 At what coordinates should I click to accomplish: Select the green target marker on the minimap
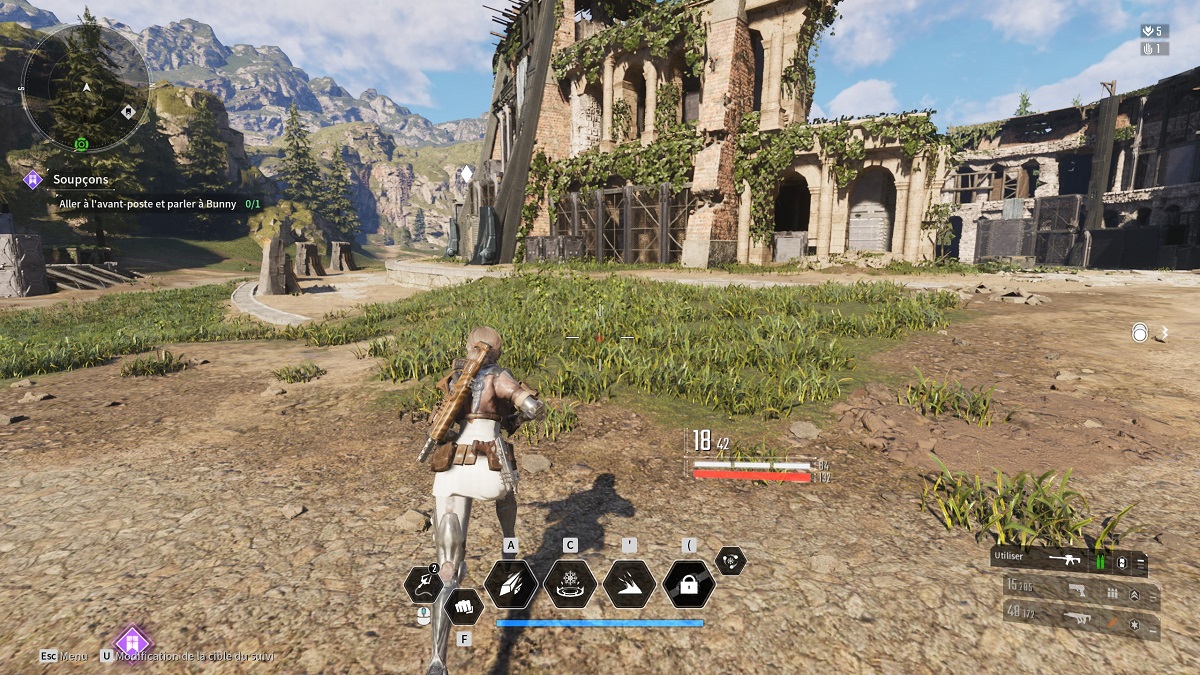click(x=82, y=144)
